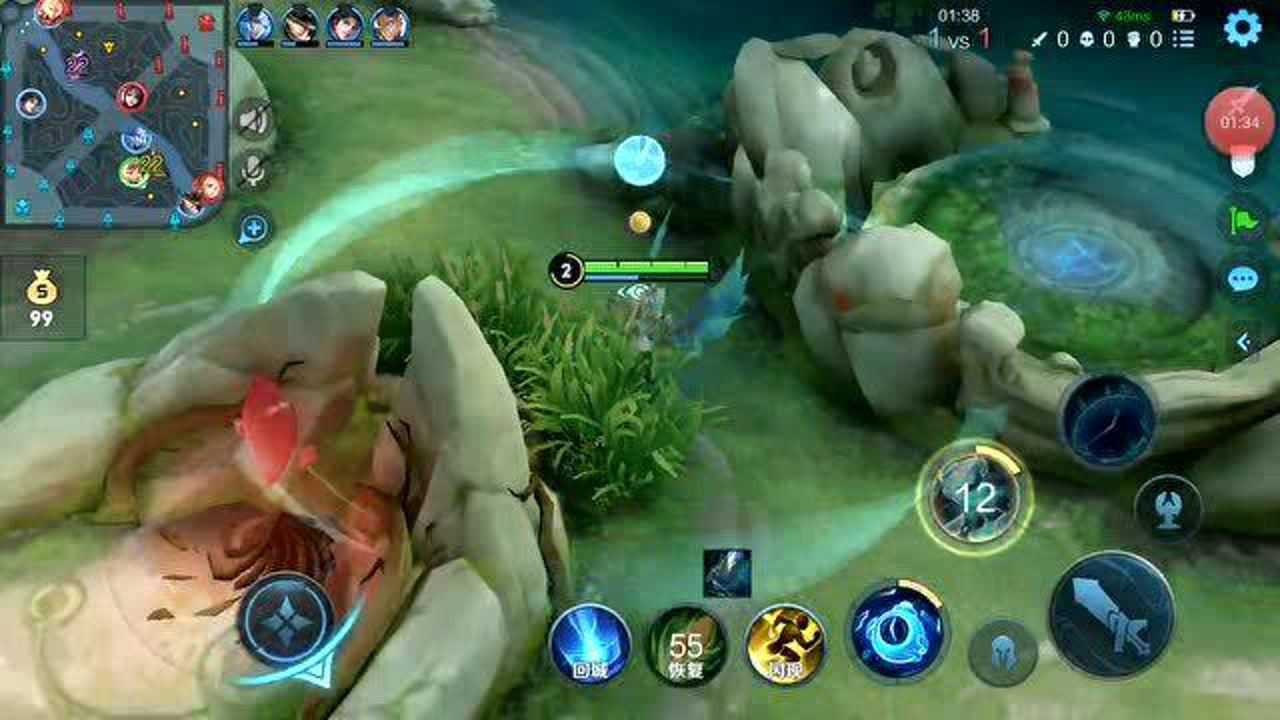Select the tower target button
The width and height of the screenshot is (1280, 720).
coord(1168,508)
